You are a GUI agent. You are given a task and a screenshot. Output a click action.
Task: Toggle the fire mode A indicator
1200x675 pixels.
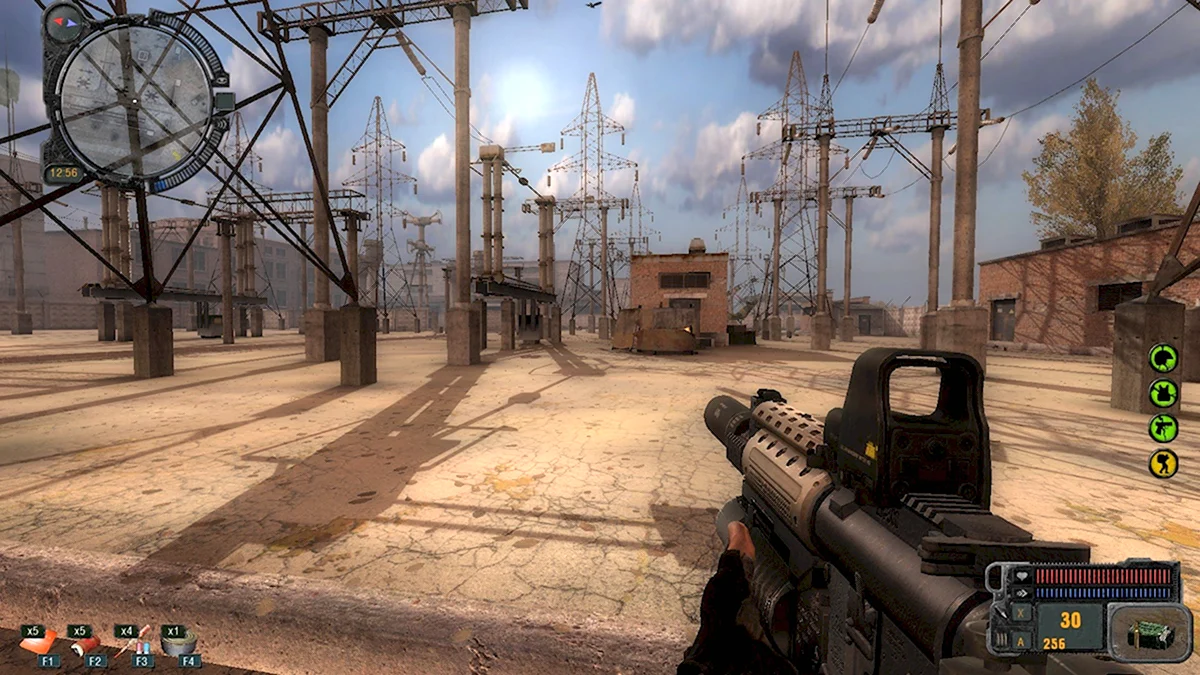(x=1021, y=641)
